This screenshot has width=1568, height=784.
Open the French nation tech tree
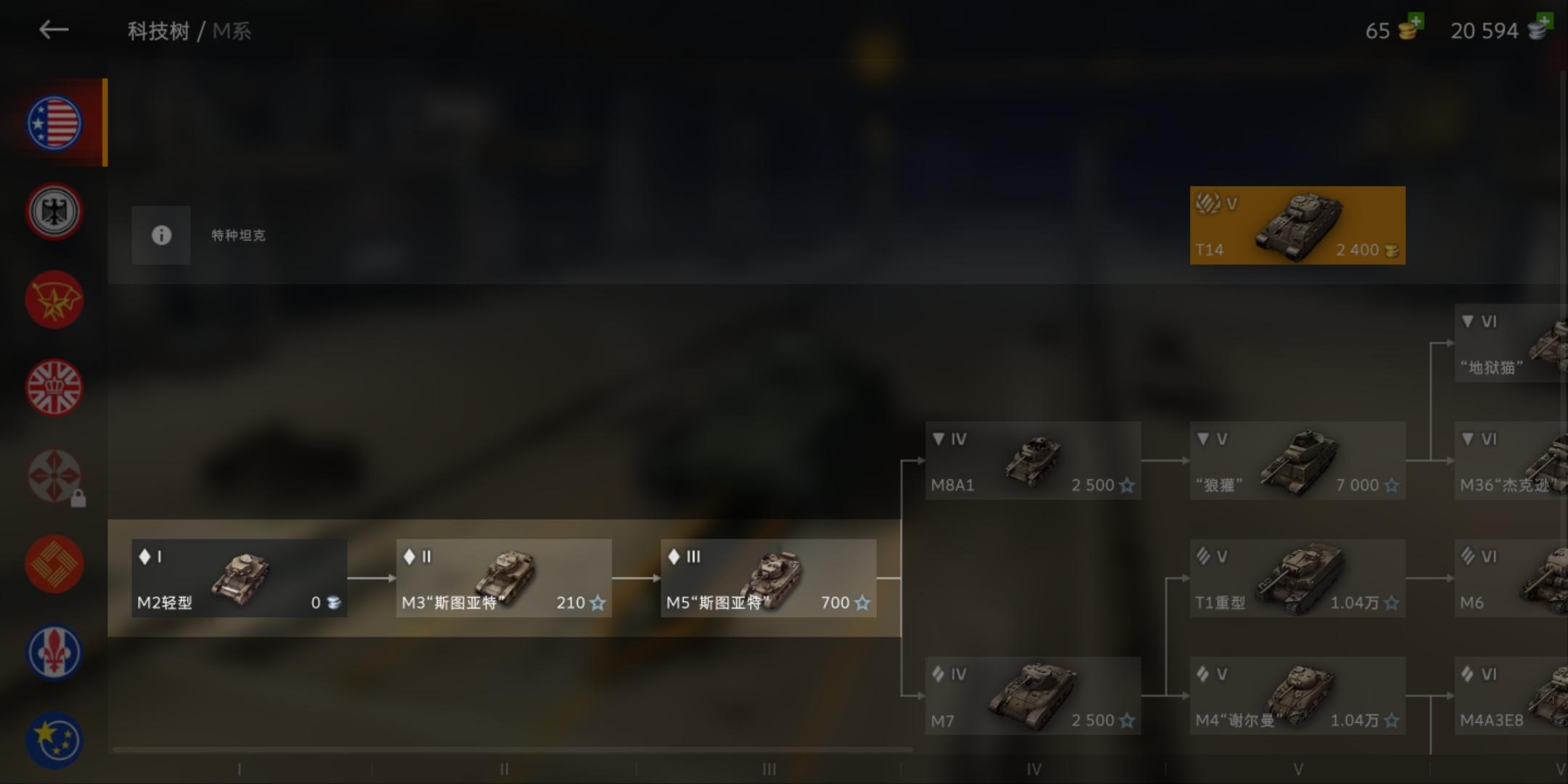[x=54, y=652]
